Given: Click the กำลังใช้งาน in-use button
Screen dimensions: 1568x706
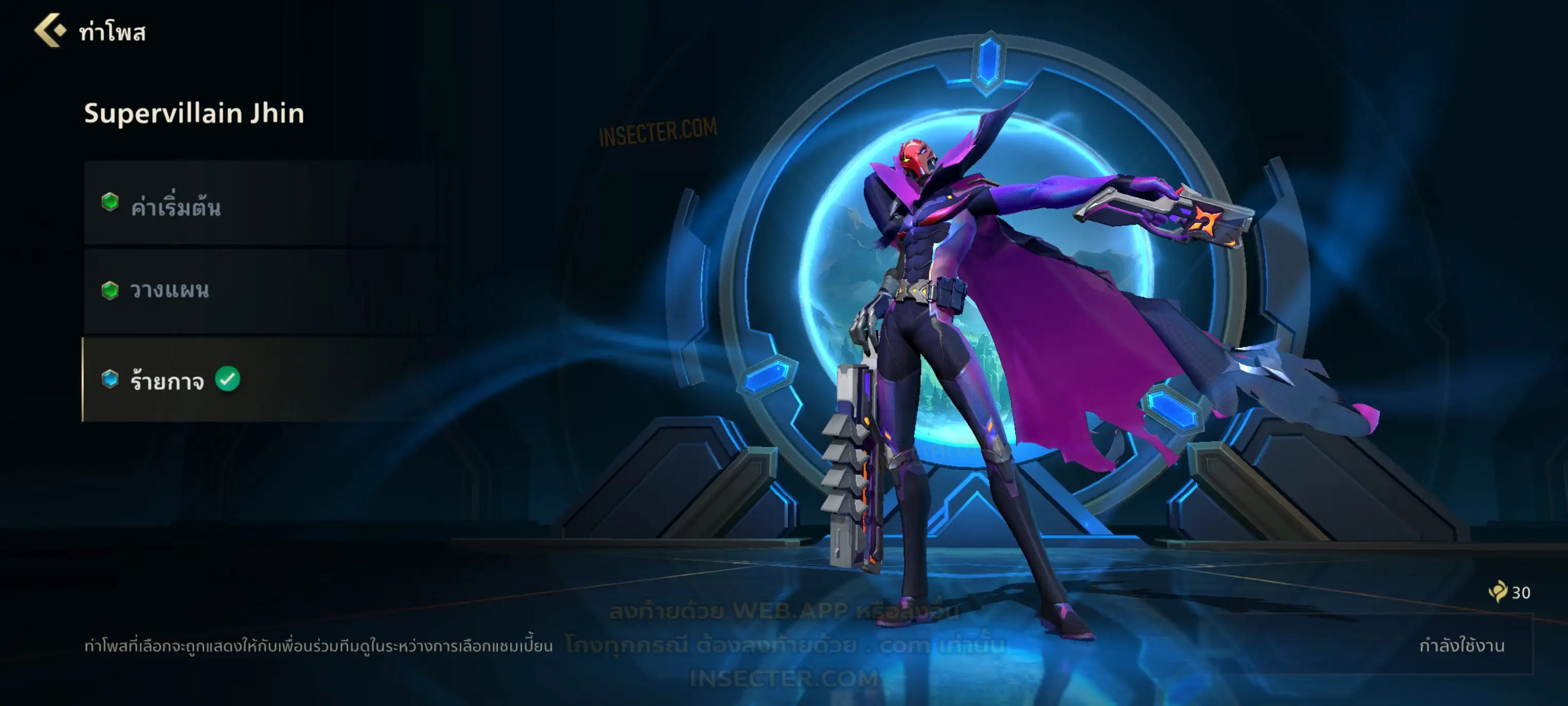Looking at the screenshot, I should (x=1461, y=645).
